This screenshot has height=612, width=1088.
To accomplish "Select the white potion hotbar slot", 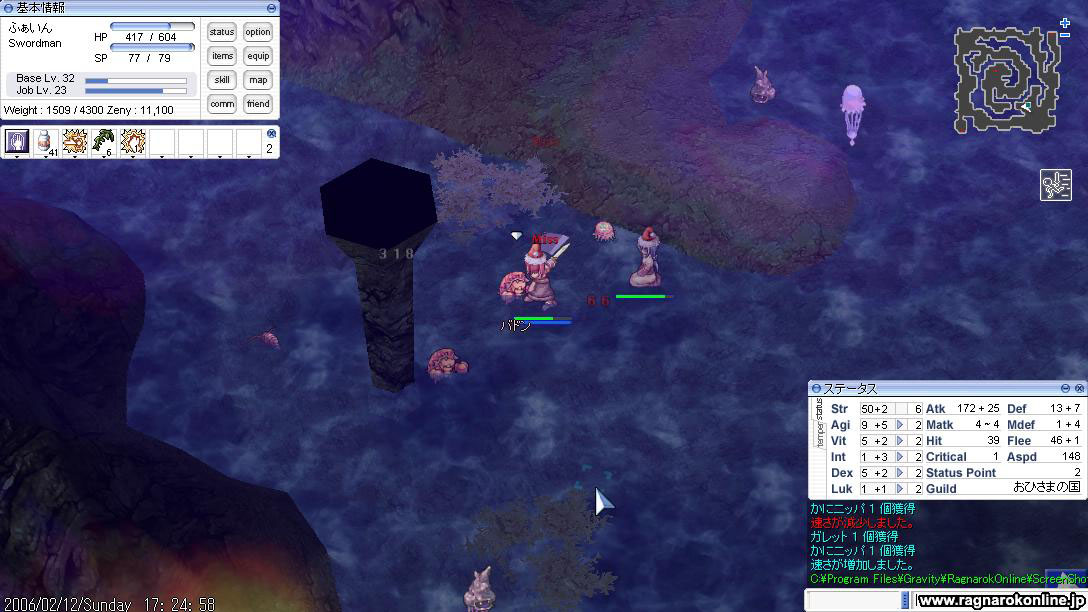I will (x=45, y=142).
